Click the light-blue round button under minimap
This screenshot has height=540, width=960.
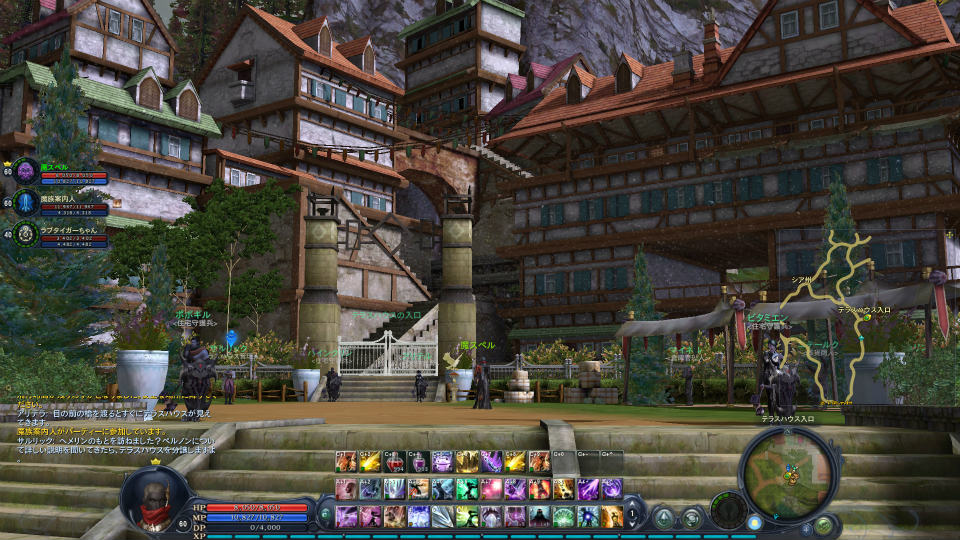click(x=754, y=522)
